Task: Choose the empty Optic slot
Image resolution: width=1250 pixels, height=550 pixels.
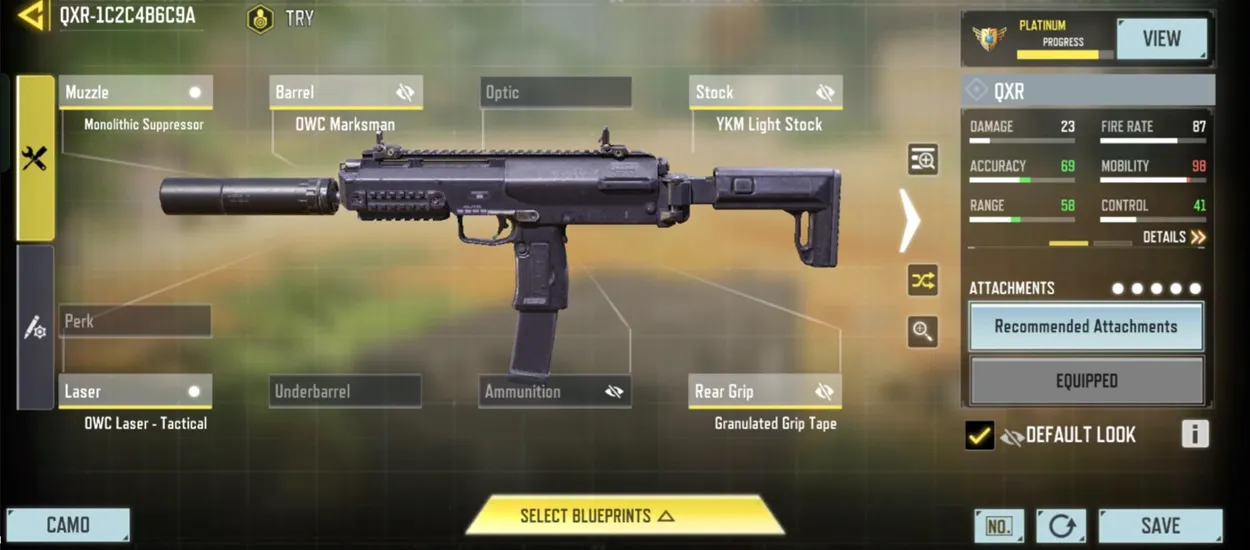Action: point(555,92)
